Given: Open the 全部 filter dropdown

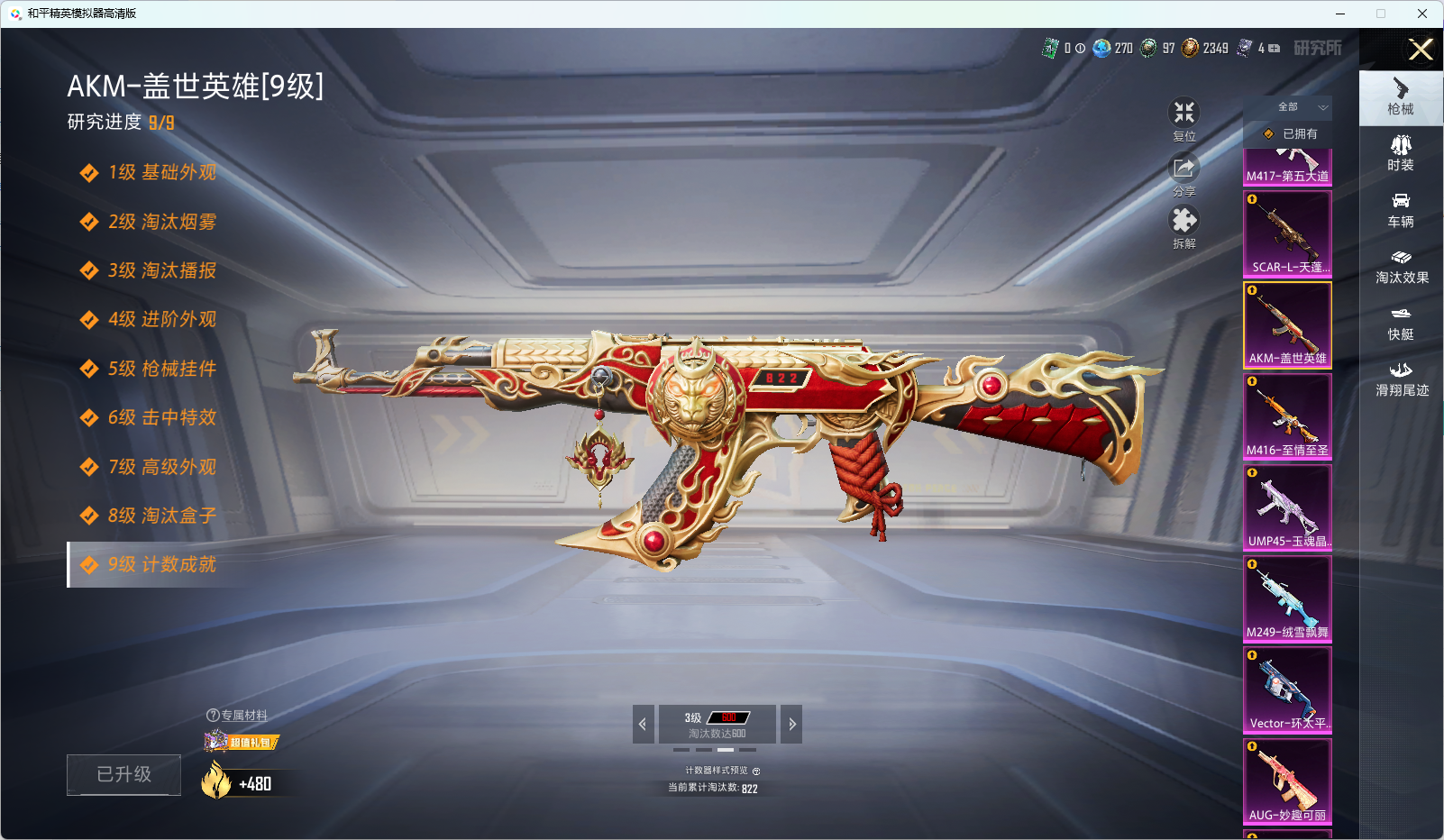Looking at the screenshot, I should pos(1300,107).
